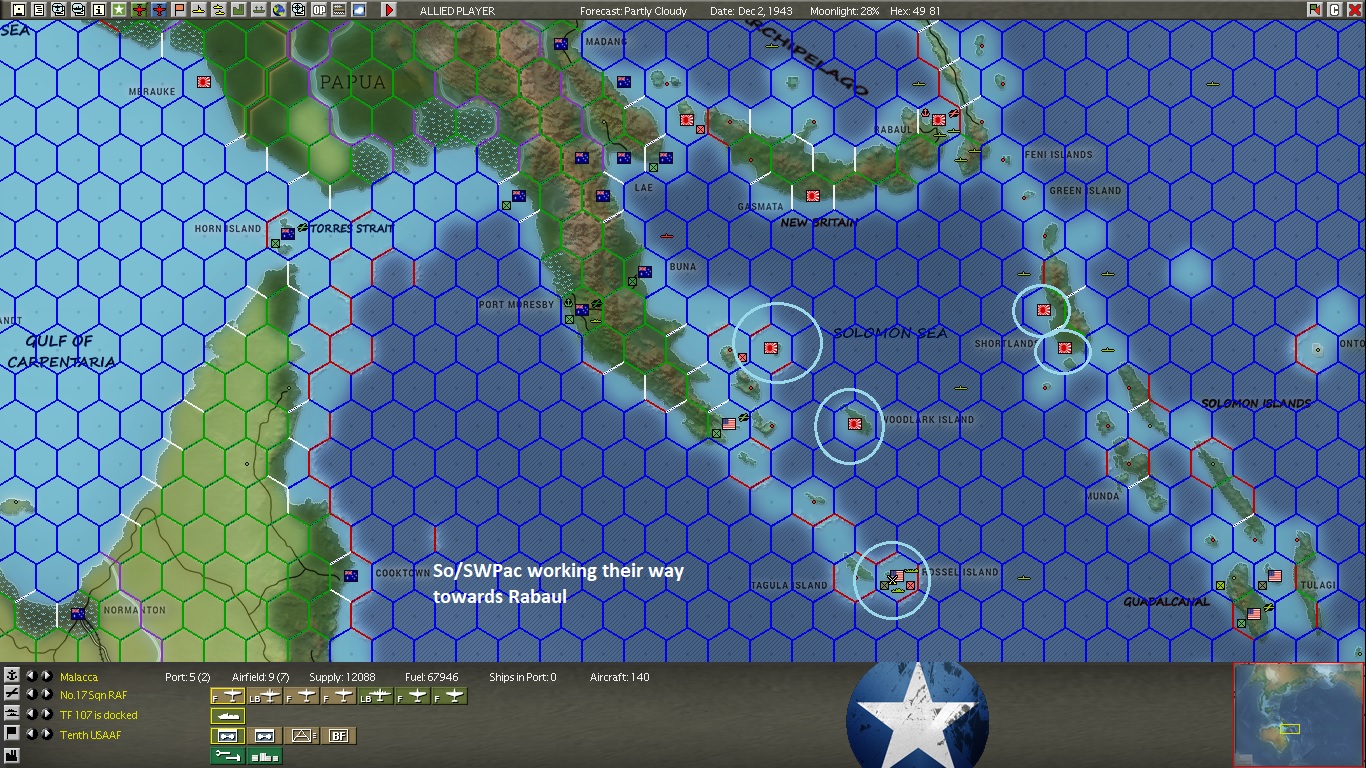Select the globe world-view toolbar icon
The image size is (1366, 768).
[x=280, y=11]
